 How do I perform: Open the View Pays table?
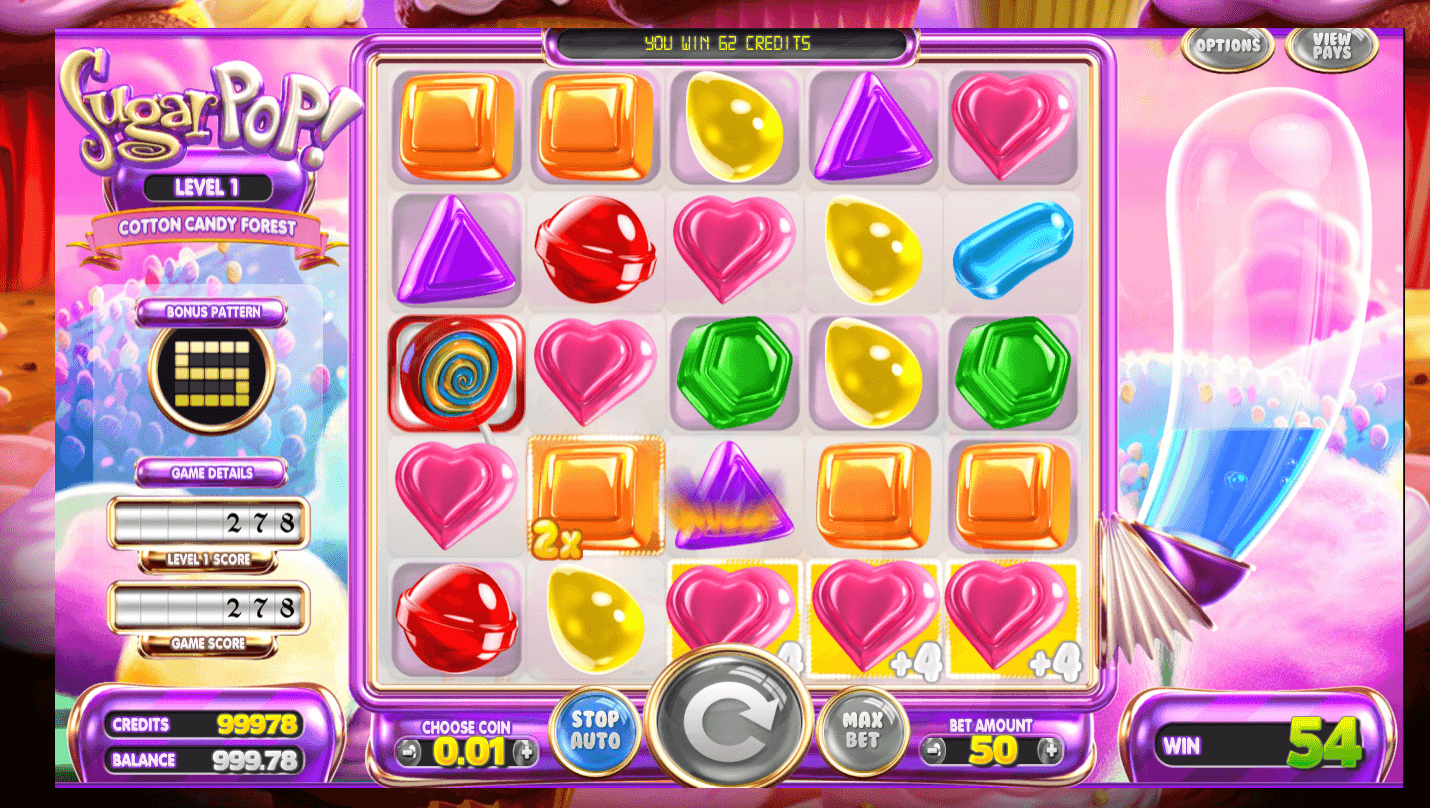(1331, 48)
